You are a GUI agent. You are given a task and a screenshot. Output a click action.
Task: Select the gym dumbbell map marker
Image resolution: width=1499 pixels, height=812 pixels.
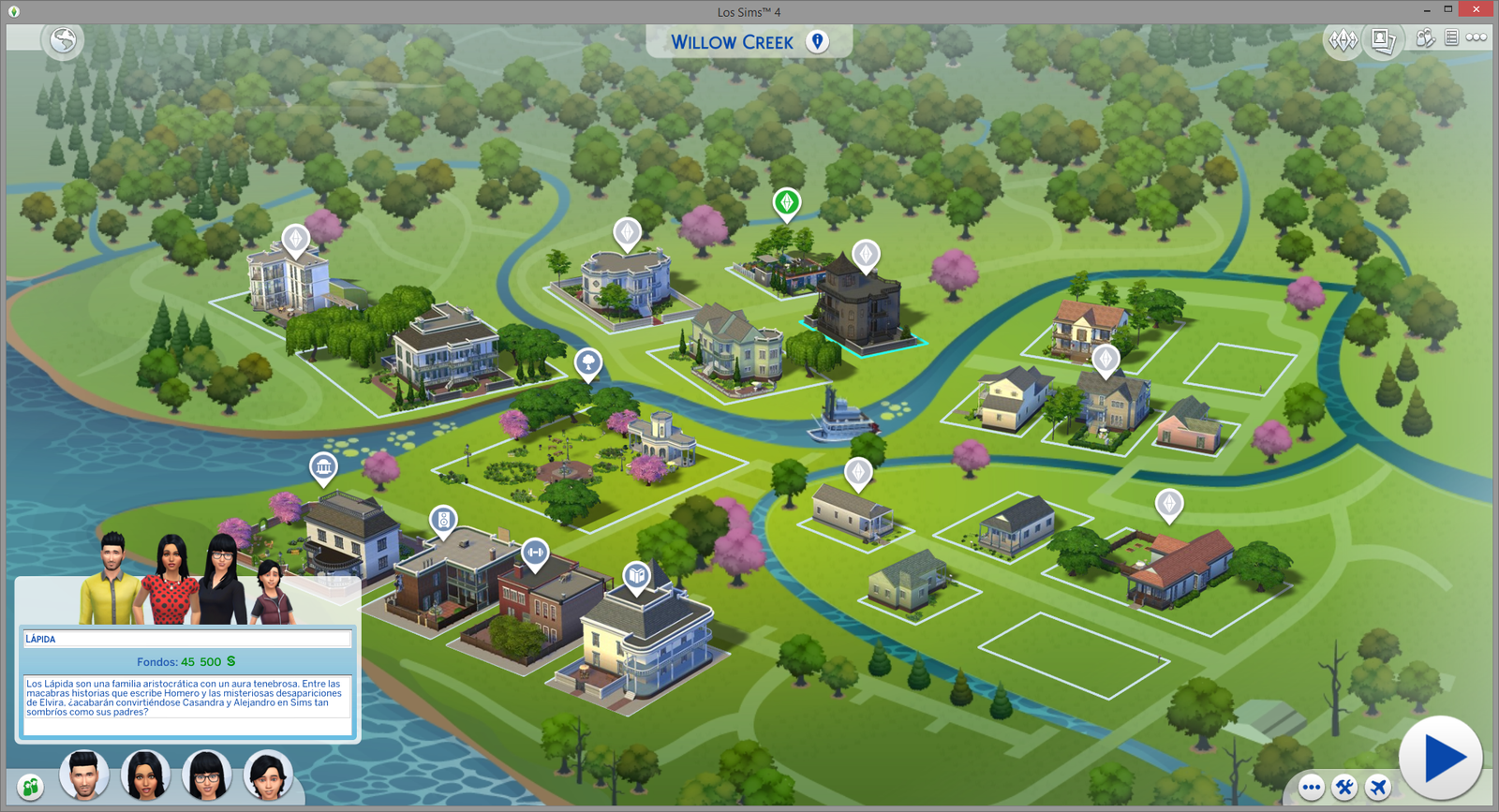(535, 553)
